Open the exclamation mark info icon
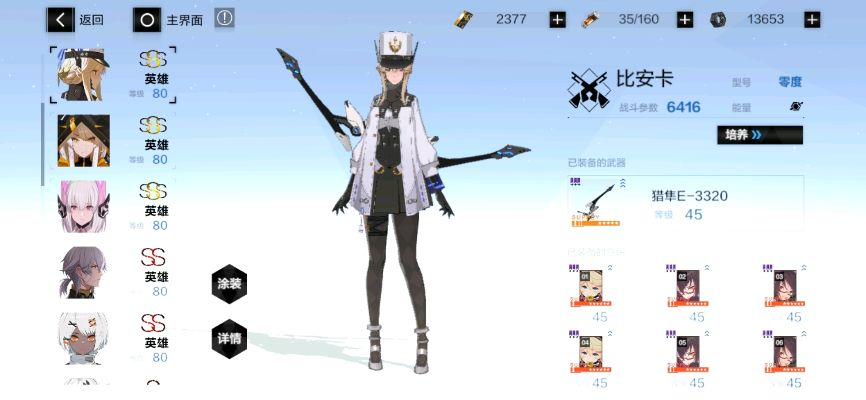 [x=225, y=18]
